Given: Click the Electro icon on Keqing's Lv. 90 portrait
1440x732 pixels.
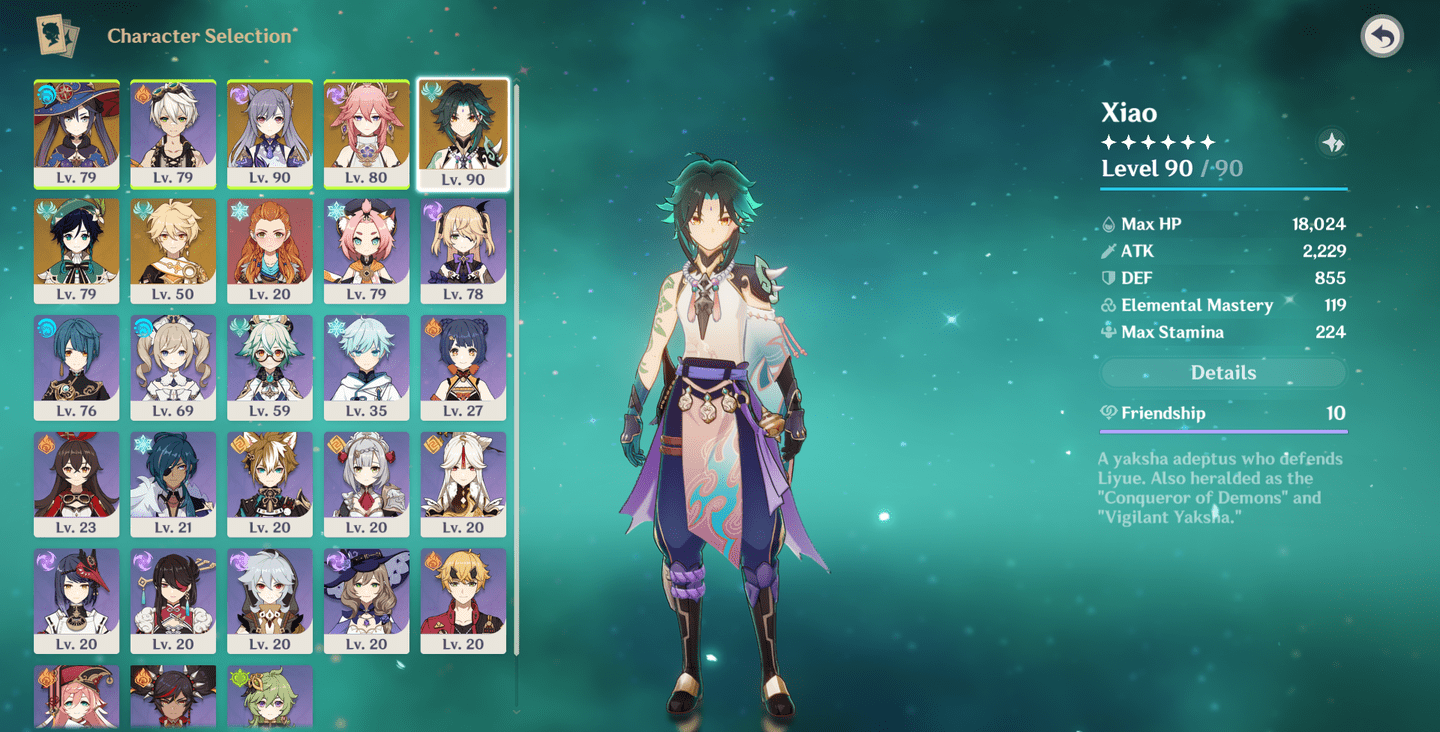Looking at the screenshot, I should [238, 91].
